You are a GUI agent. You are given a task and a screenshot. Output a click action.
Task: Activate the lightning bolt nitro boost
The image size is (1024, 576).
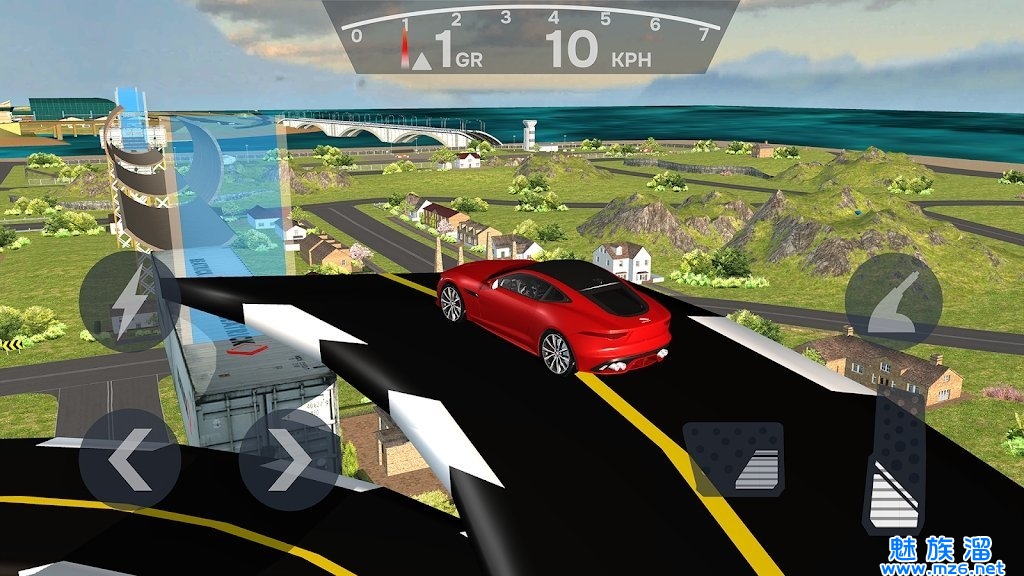[x=129, y=300]
